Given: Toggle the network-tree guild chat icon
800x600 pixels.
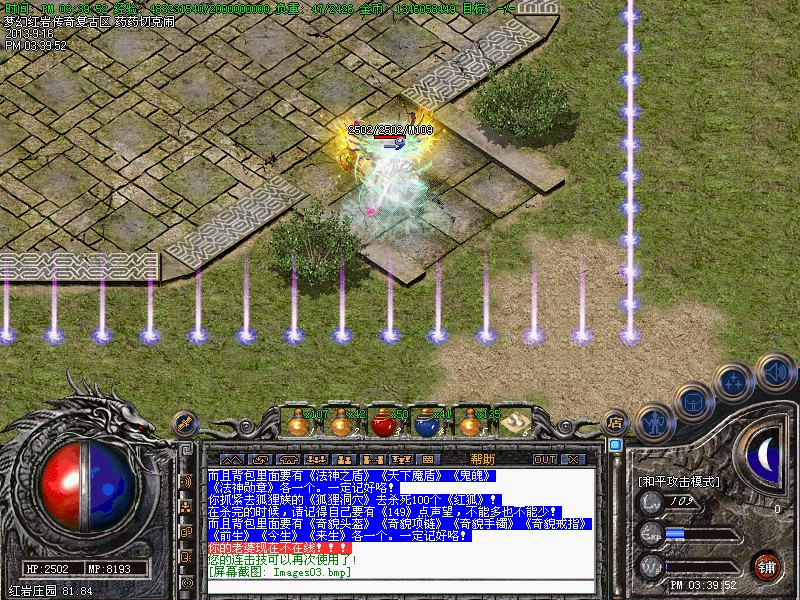Looking at the screenshot, I should (186, 506).
